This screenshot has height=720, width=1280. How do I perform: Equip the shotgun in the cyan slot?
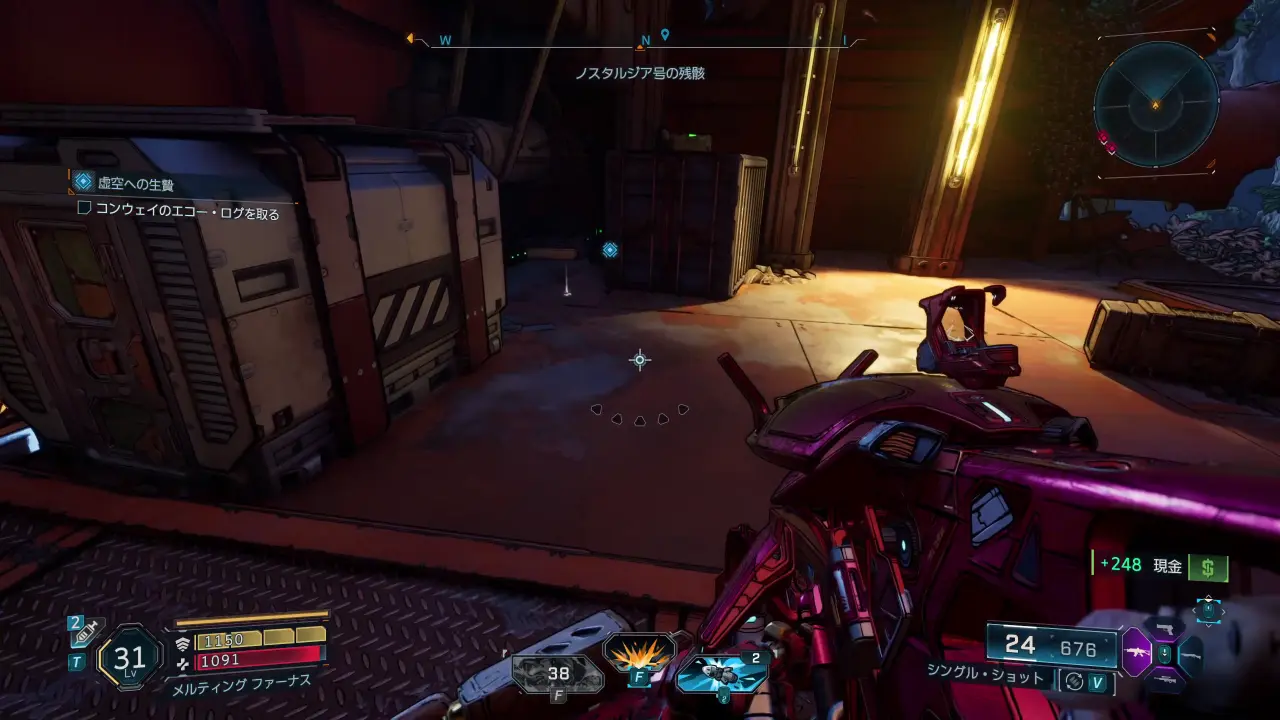point(1190,655)
